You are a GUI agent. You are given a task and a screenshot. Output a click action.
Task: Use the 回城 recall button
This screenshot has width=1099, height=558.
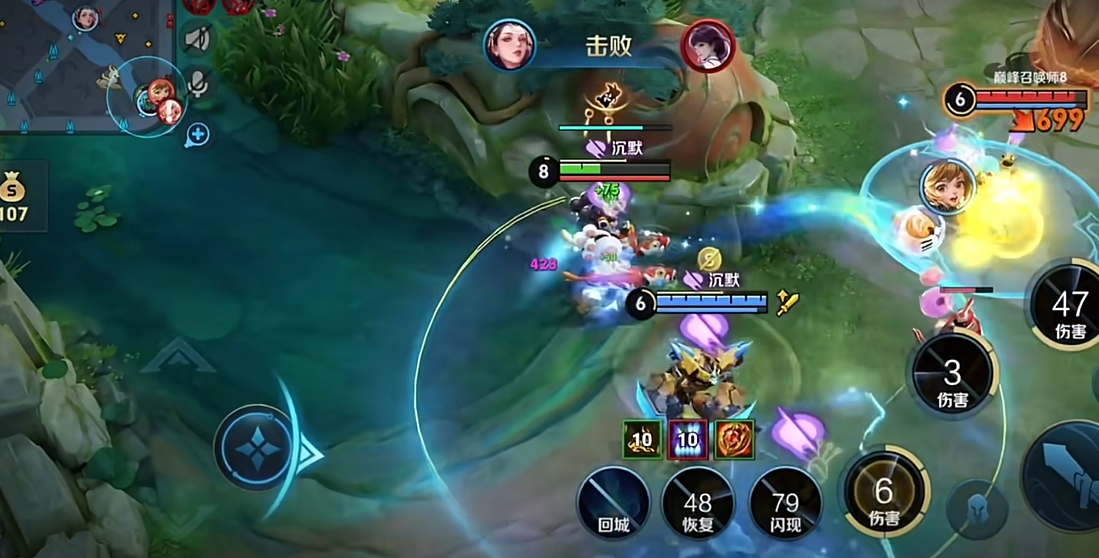tap(613, 503)
